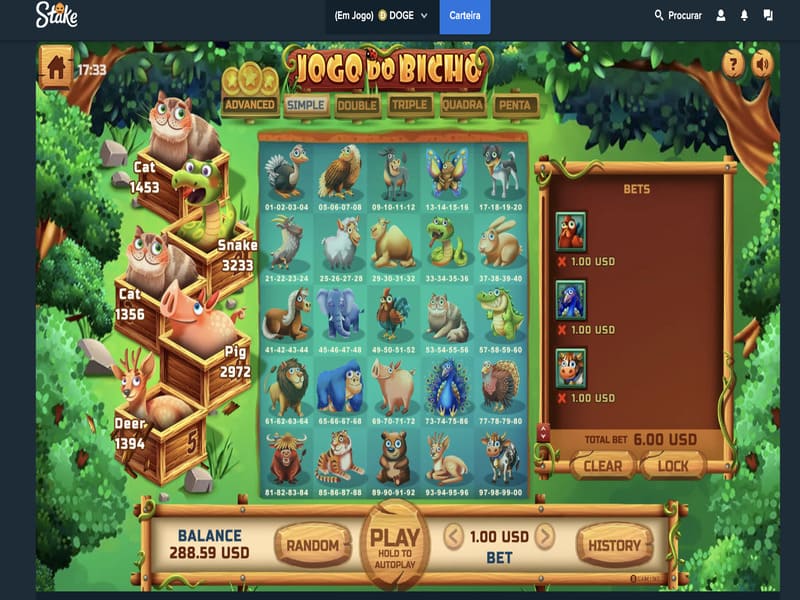
Task: Open the Carteira wallet
Action: tap(465, 16)
